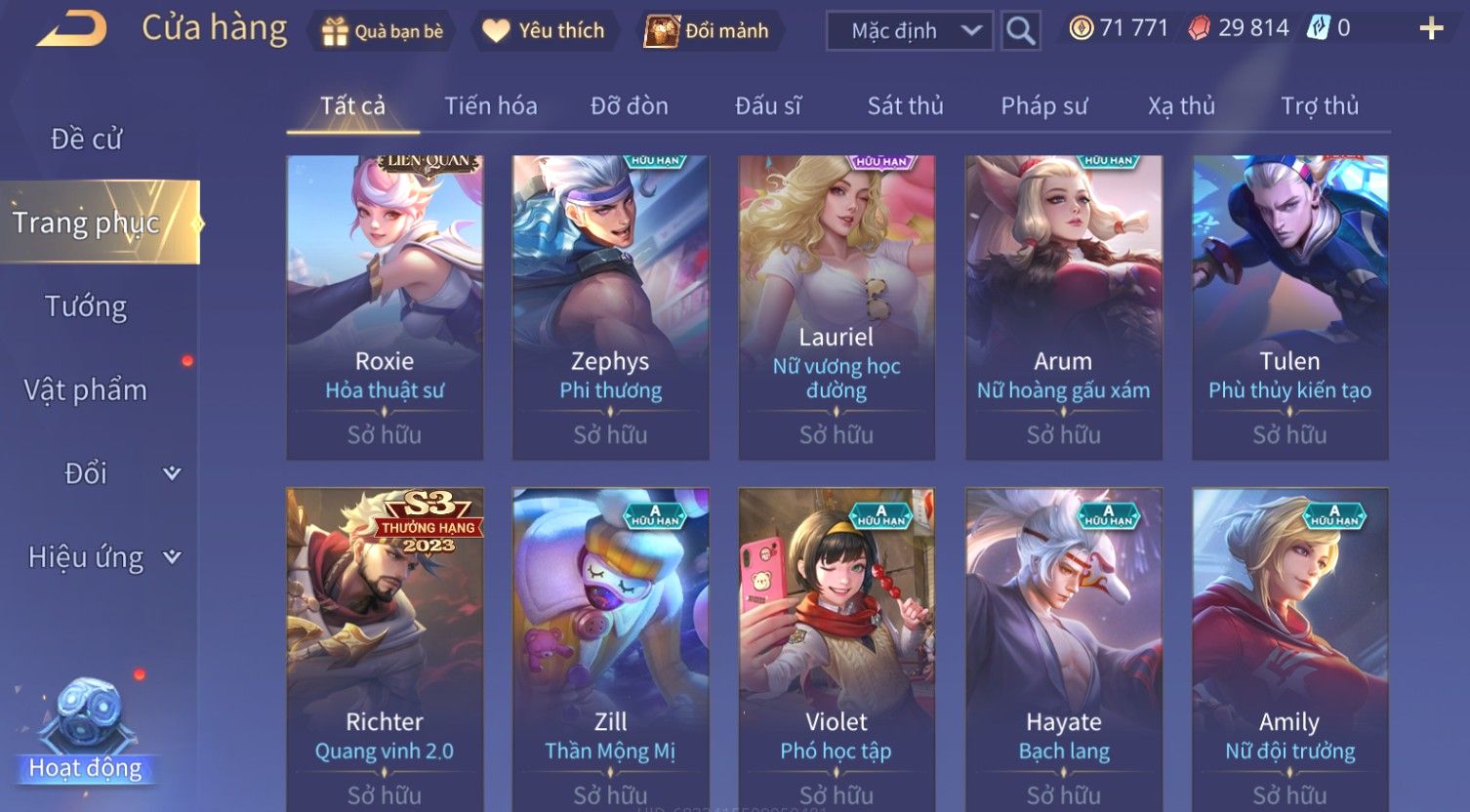Viewport: 1470px width, 812px height.
Task: Select Tulen Phù thủy kiến tạo card
Action: (1289, 306)
